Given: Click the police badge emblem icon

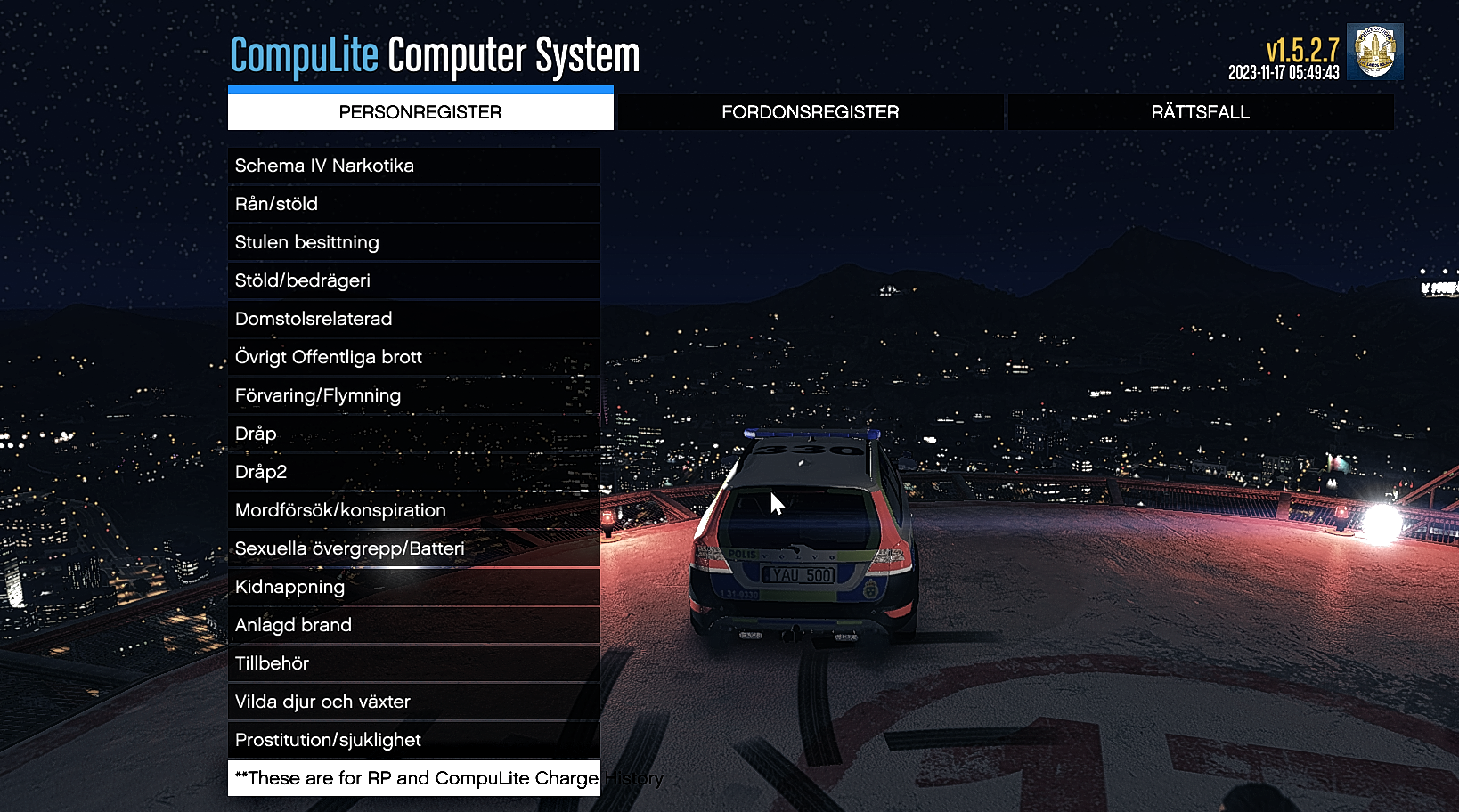Looking at the screenshot, I should click(1374, 52).
